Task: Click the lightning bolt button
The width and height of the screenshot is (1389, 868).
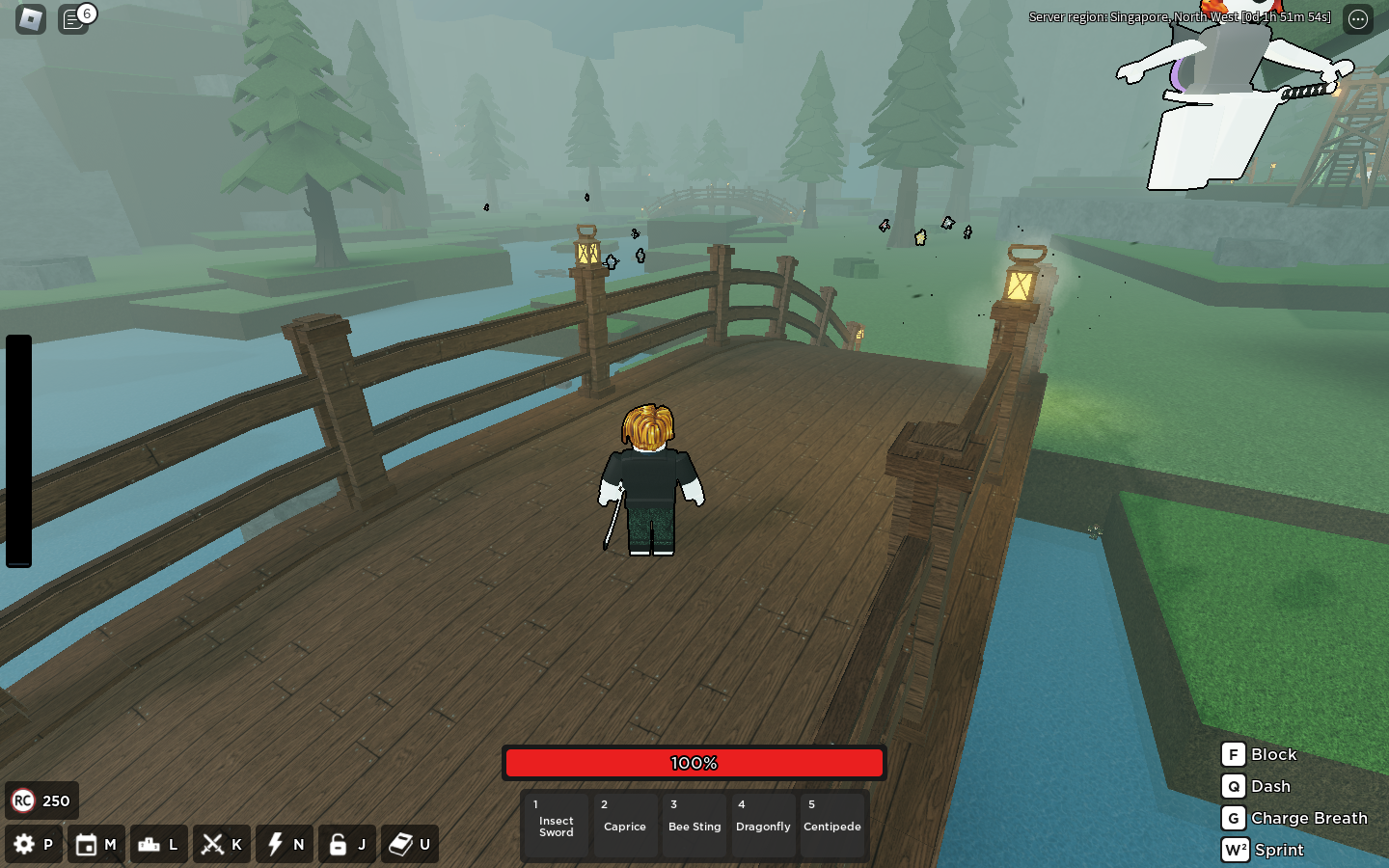Action: (276, 845)
